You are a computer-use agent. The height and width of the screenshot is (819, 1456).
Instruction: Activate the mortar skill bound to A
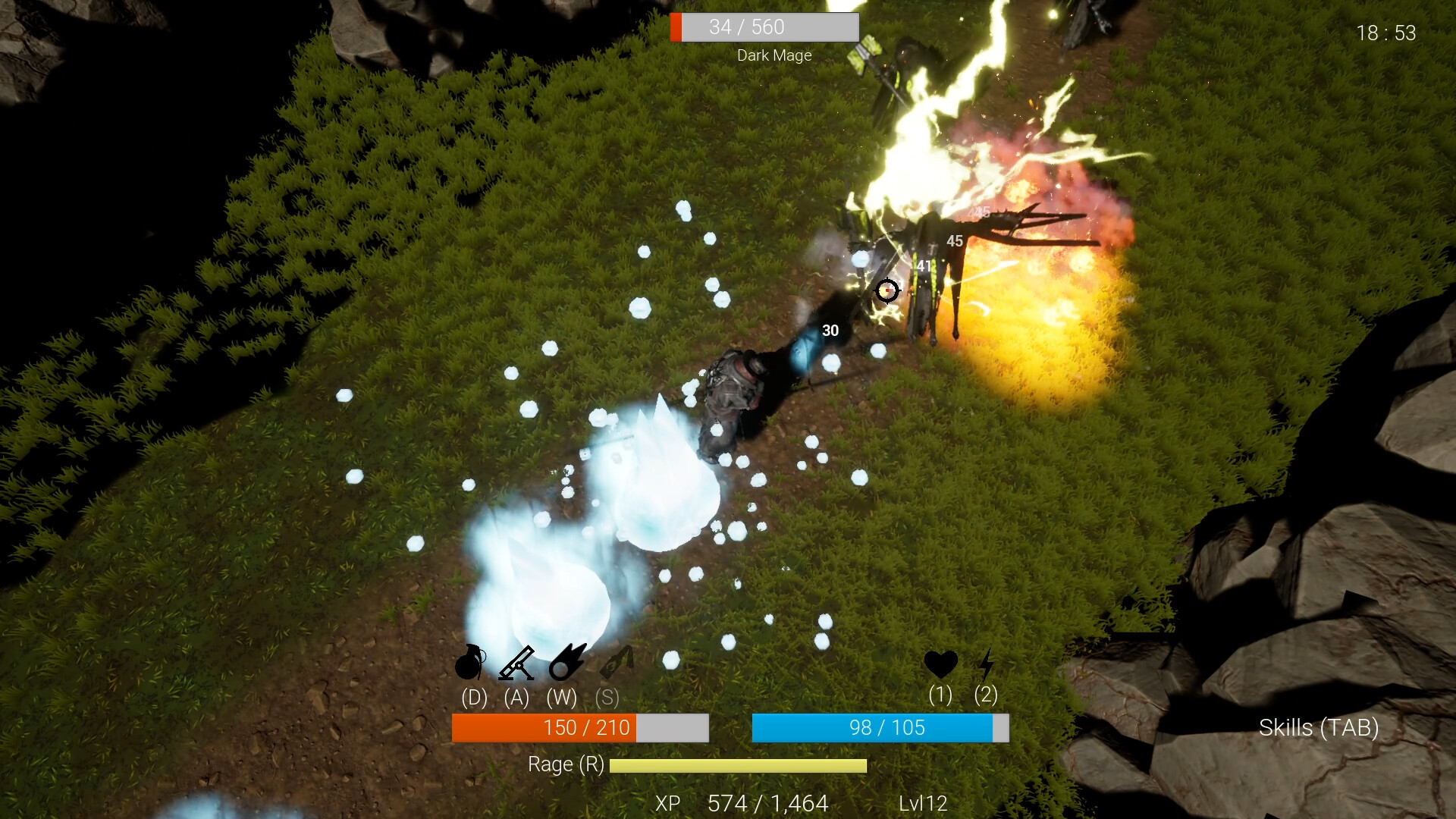pos(517,664)
